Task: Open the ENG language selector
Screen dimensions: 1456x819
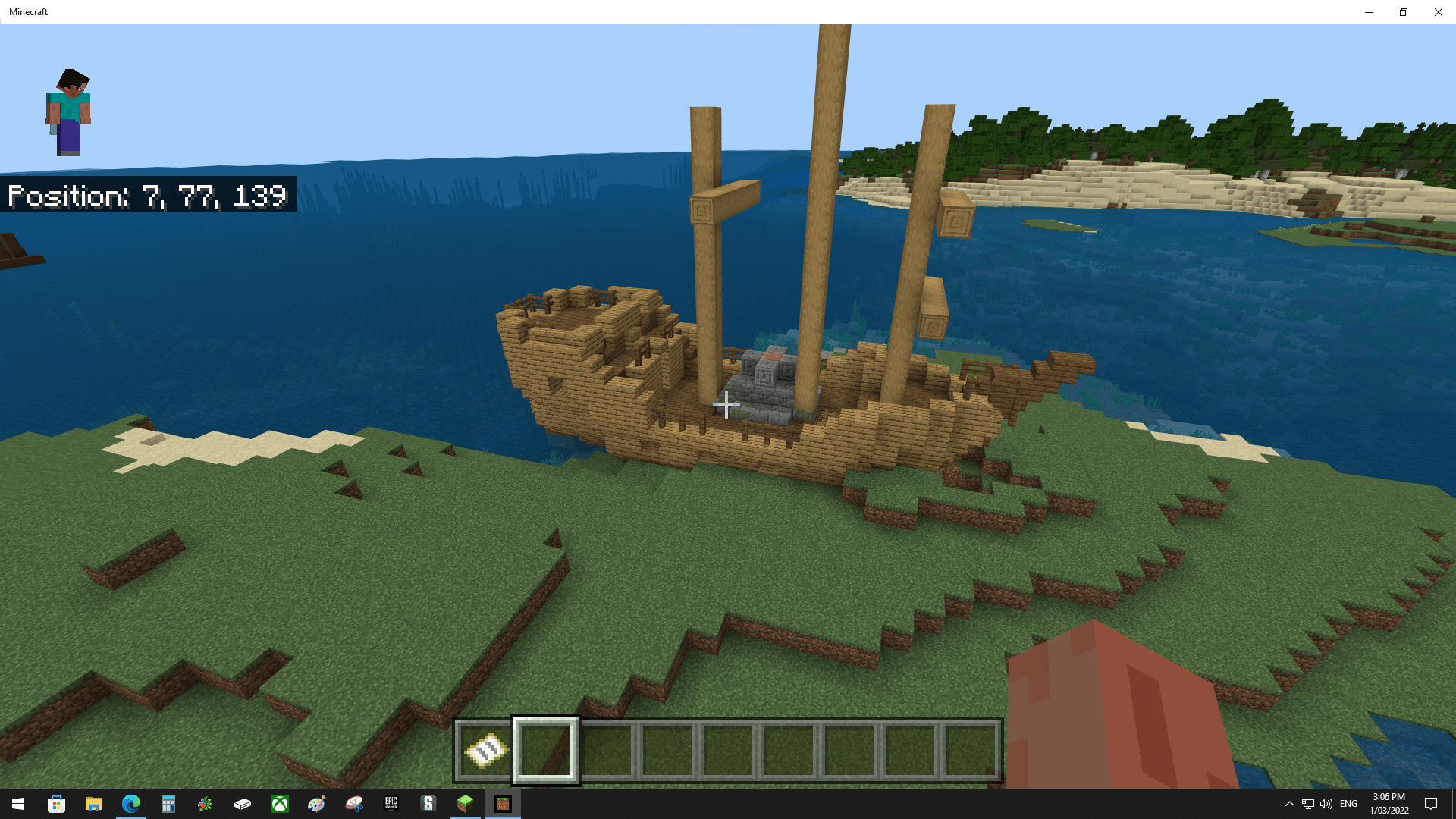Action: (x=1348, y=804)
